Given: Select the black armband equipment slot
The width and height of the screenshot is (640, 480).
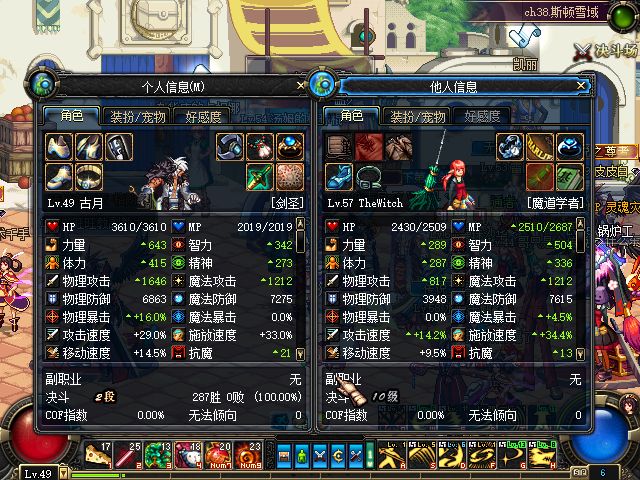Looking at the screenshot, I should (x=119, y=147).
